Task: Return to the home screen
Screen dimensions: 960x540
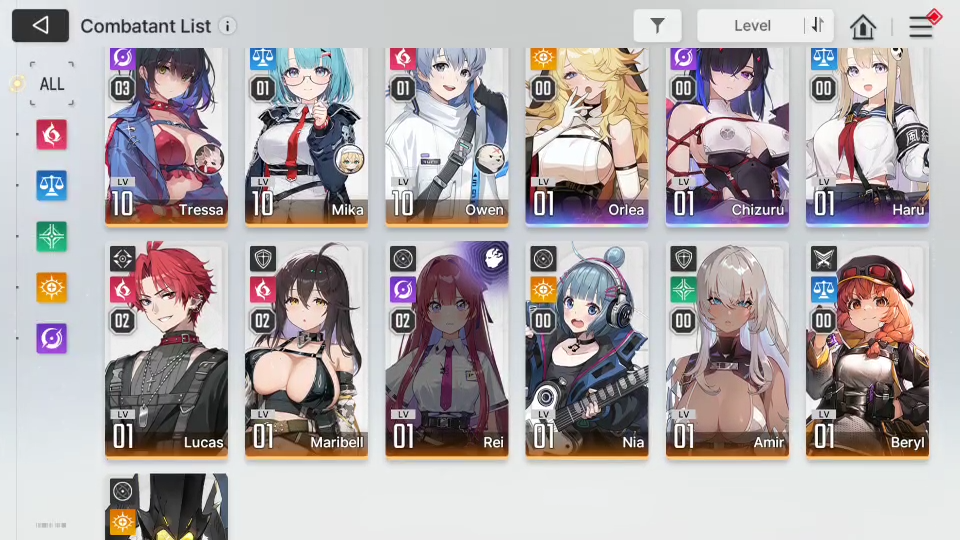Action: (x=863, y=27)
